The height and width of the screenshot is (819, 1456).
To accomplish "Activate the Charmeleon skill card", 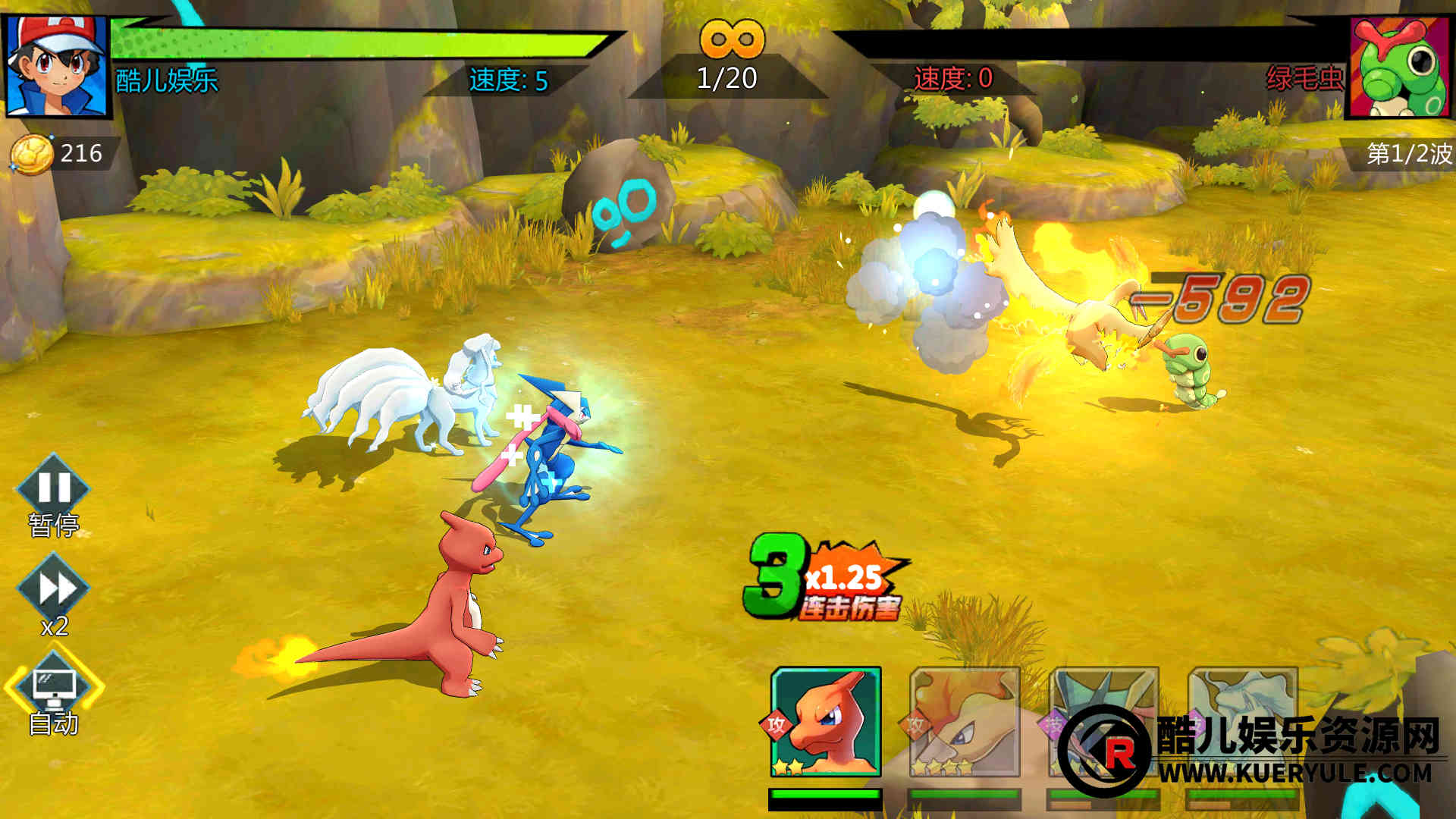I will [825, 722].
